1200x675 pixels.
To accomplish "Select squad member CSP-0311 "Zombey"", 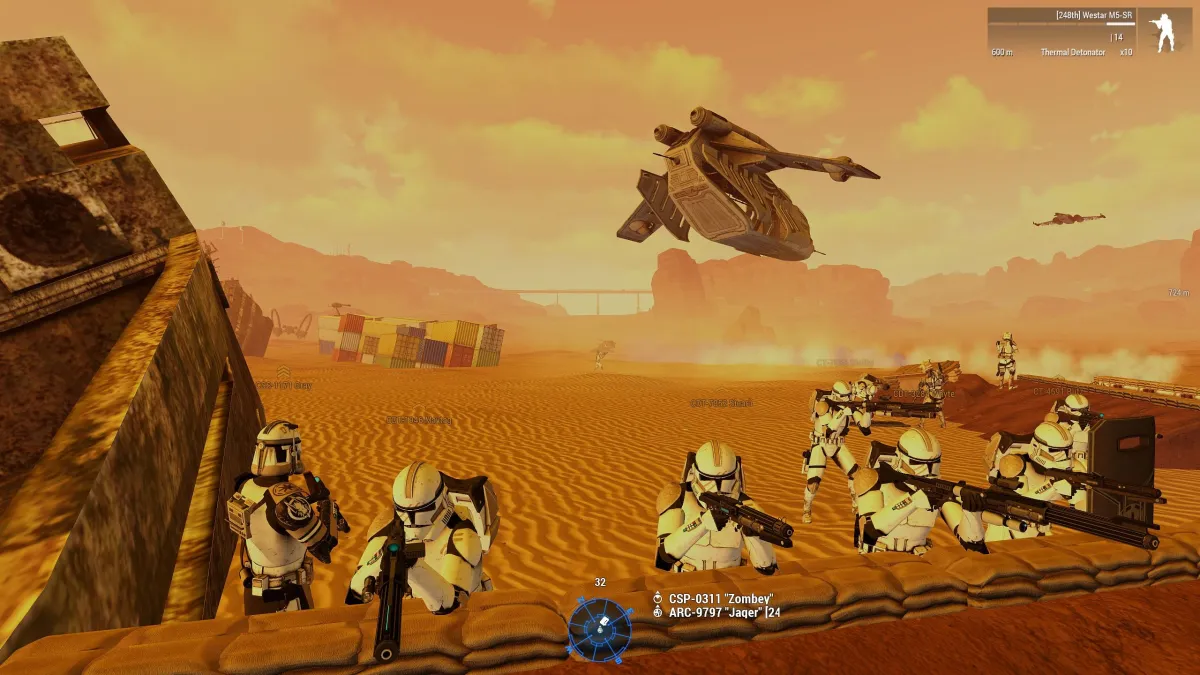I will click(x=713, y=598).
